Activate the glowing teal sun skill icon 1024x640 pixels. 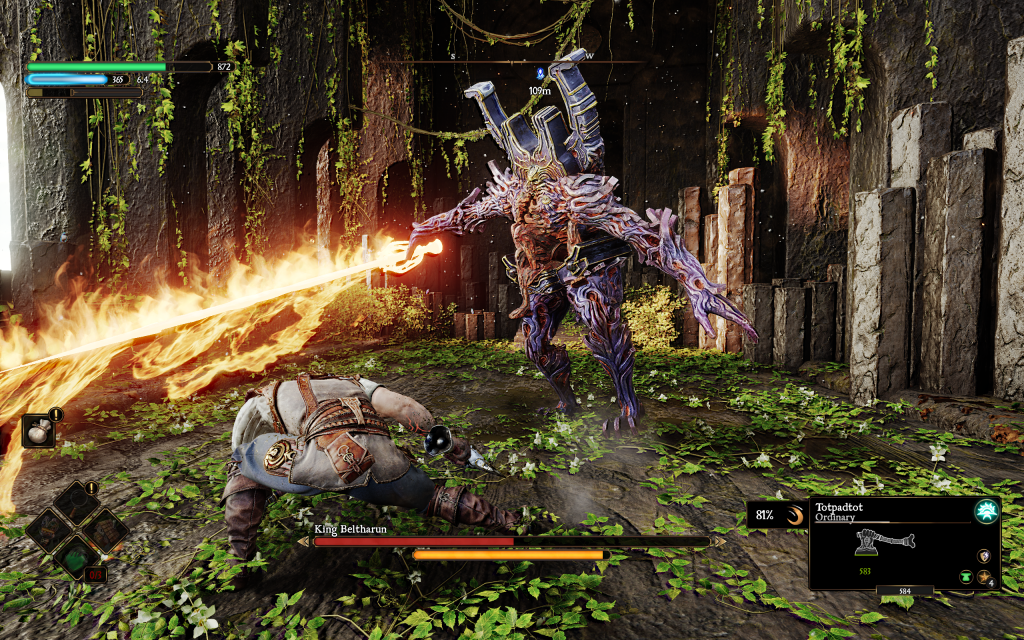tap(986, 511)
